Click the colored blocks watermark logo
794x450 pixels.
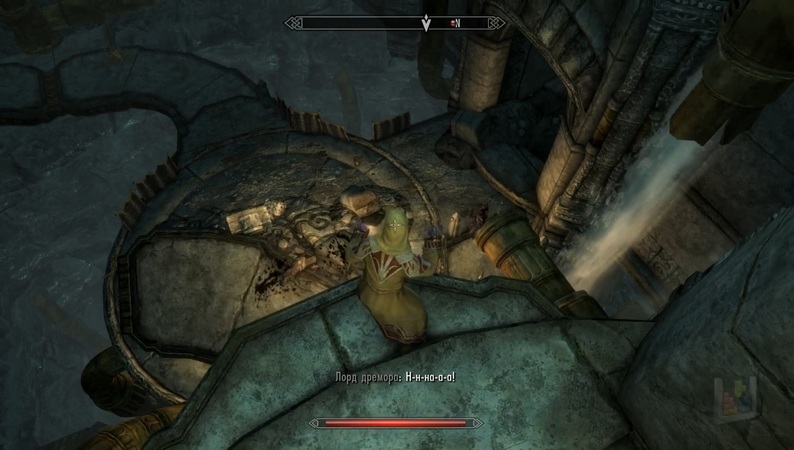tap(731, 397)
